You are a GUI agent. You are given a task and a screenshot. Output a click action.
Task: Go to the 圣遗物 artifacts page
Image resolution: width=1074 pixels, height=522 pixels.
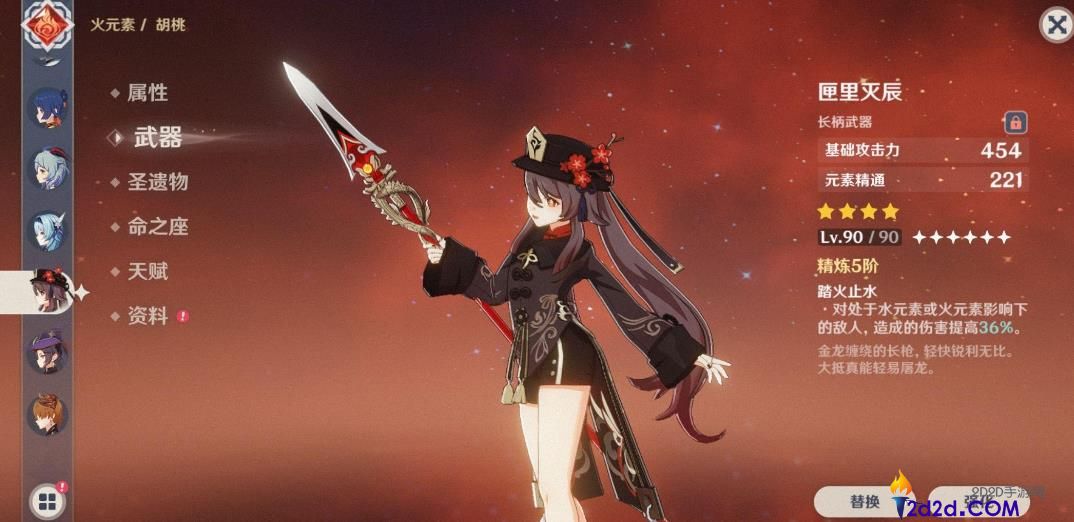pyautogui.click(x=157, y=182)
